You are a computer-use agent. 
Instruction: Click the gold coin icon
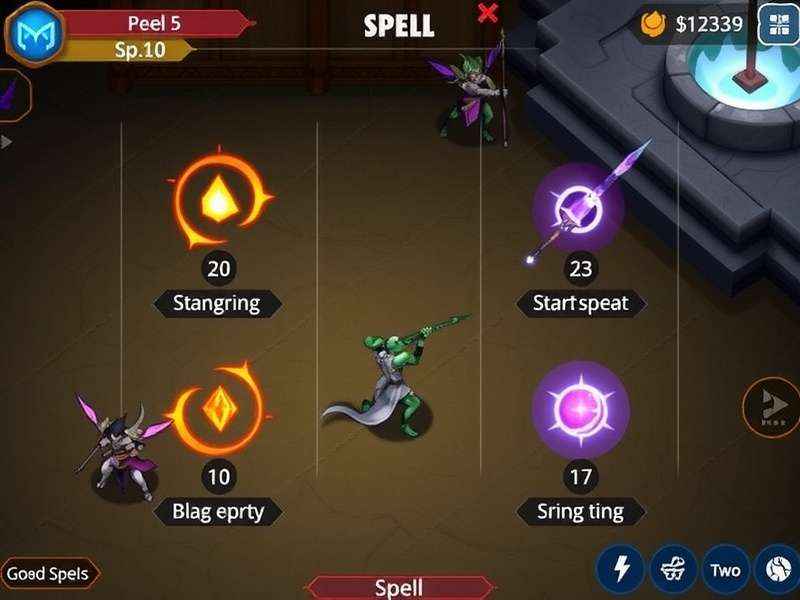[654, 24]
